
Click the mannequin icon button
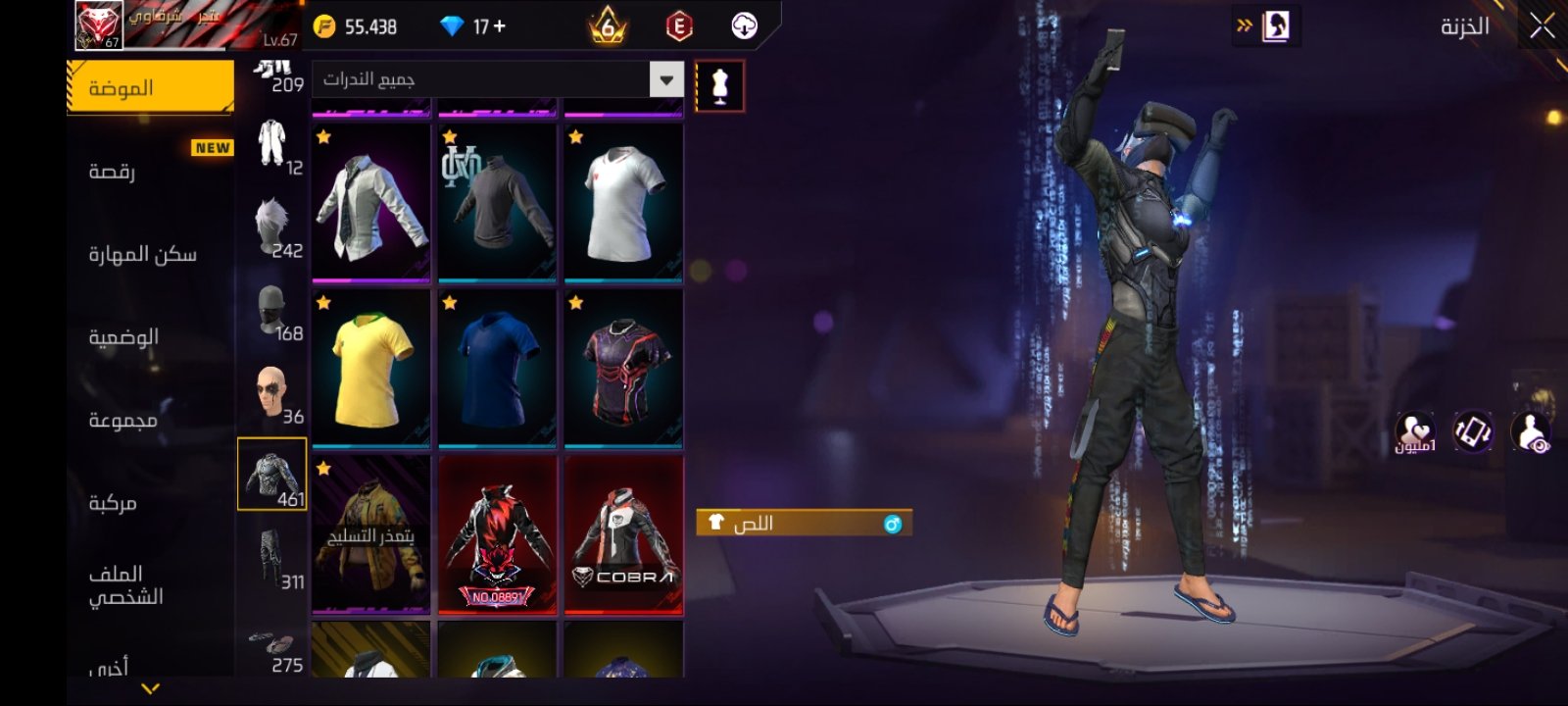tap(719, 86)
